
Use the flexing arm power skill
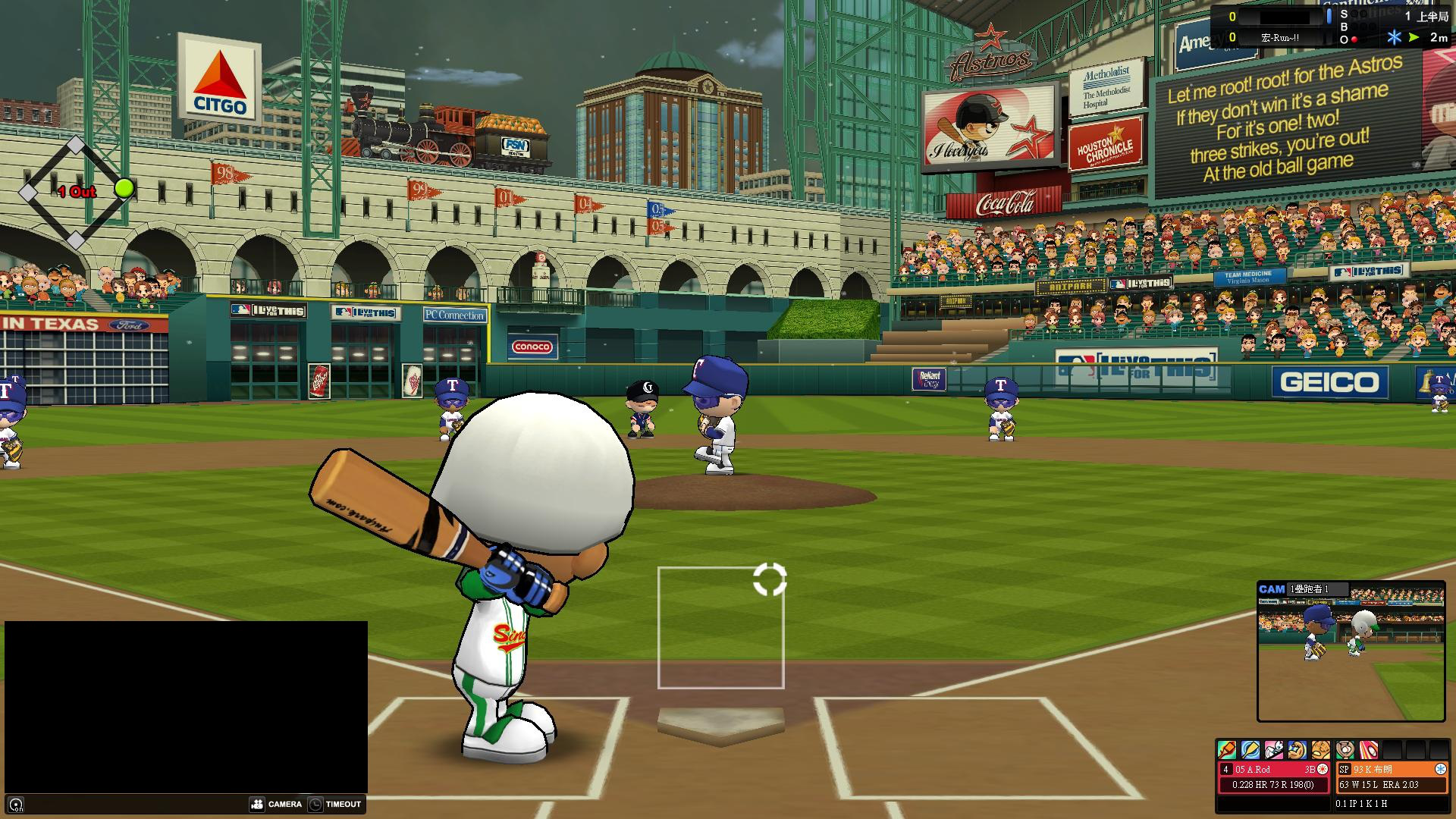[1298, 750]
